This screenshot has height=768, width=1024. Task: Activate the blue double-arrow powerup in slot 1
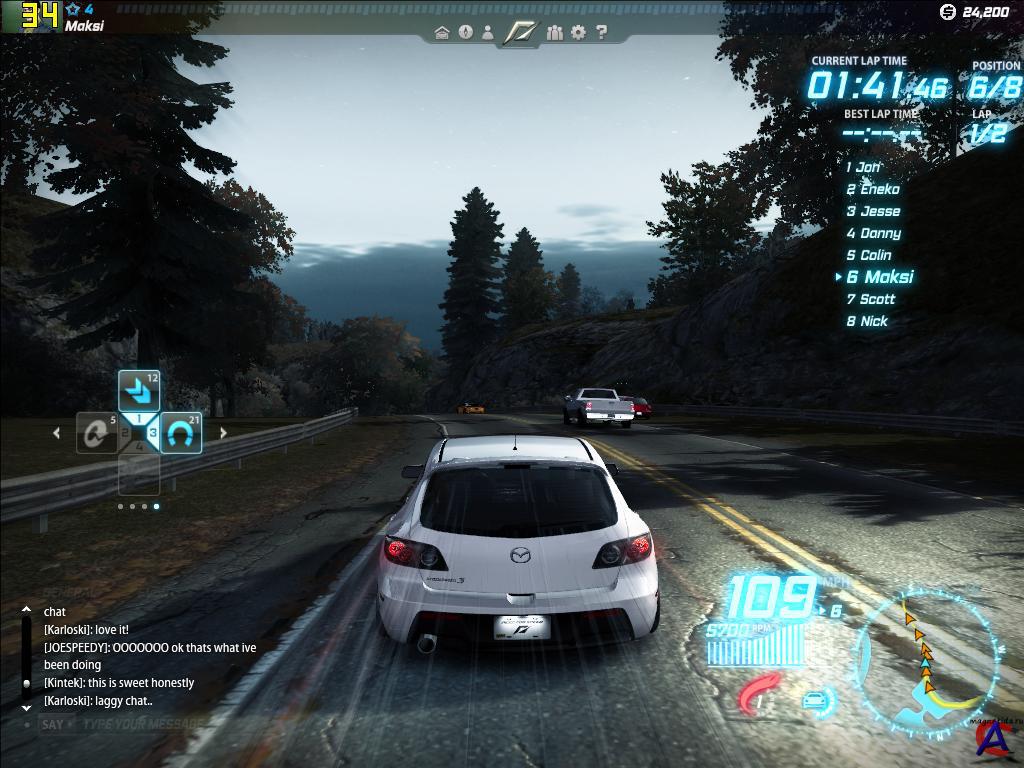point(139,391)
